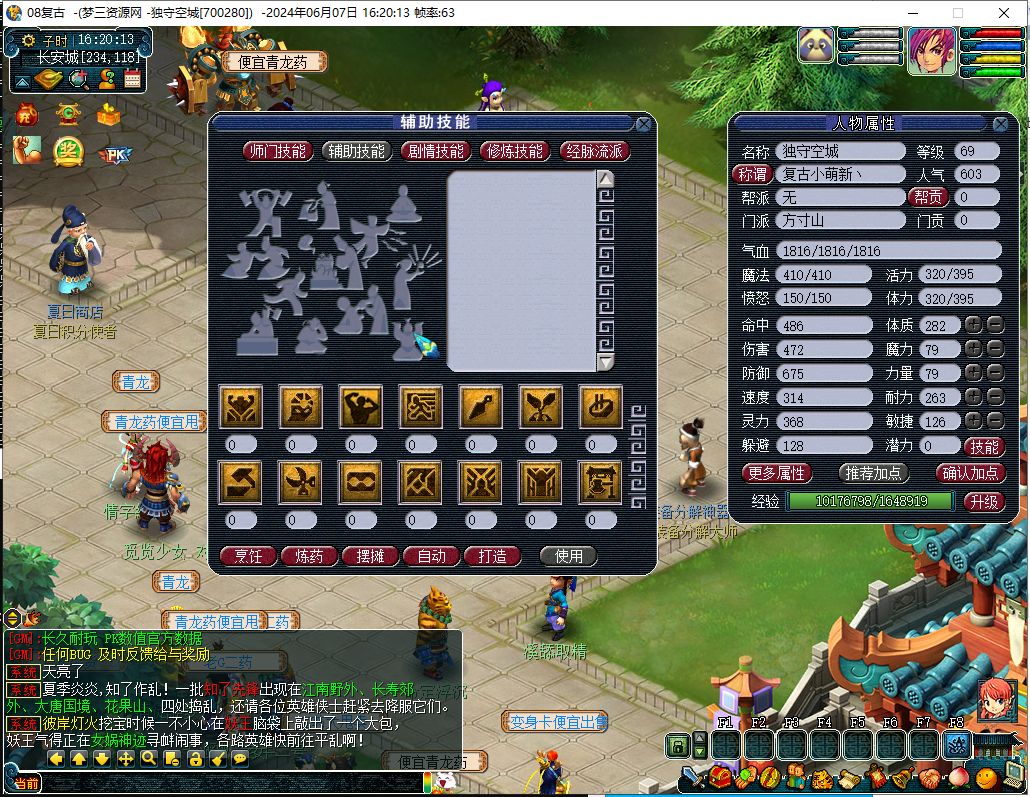Image resolution: width=1030 pixels, height=797 pixels.
Task: Choose the 炼药 alchemy button
Action: pyautogui.click(x=309, y=556)
